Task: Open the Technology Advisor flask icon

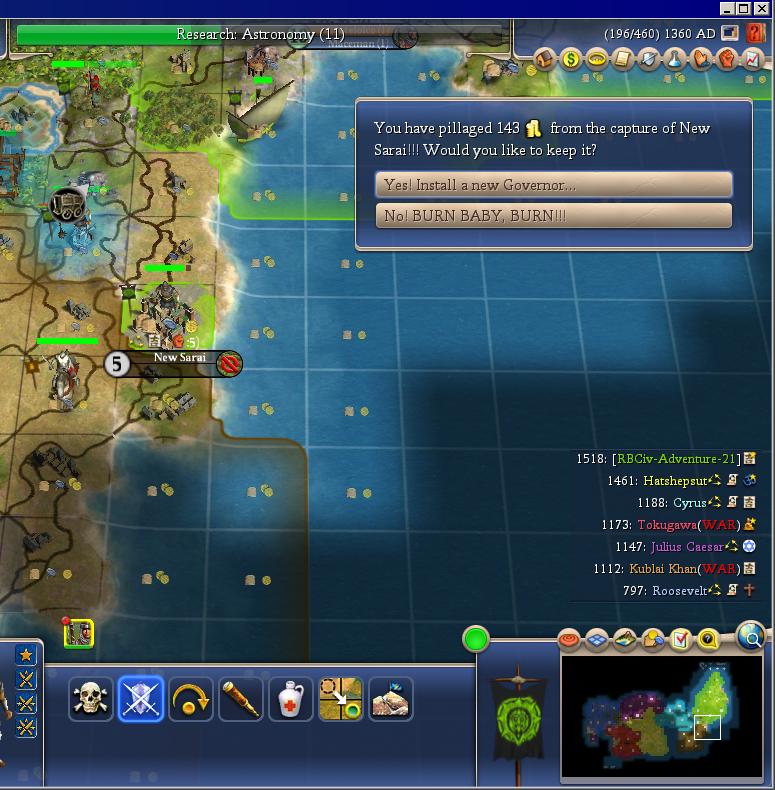Action: point(675,60)
